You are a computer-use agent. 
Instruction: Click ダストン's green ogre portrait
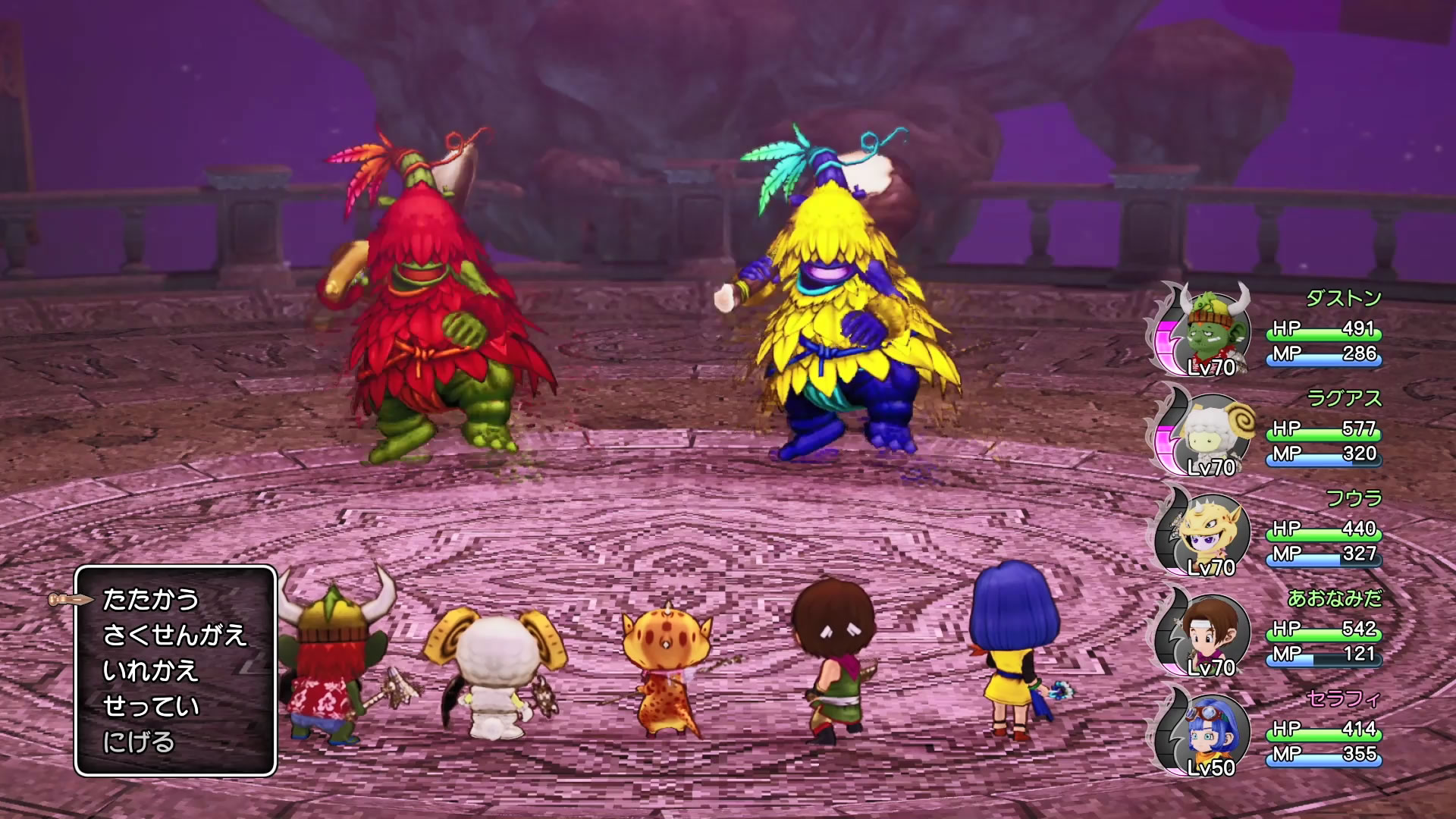coord(1211,330)
